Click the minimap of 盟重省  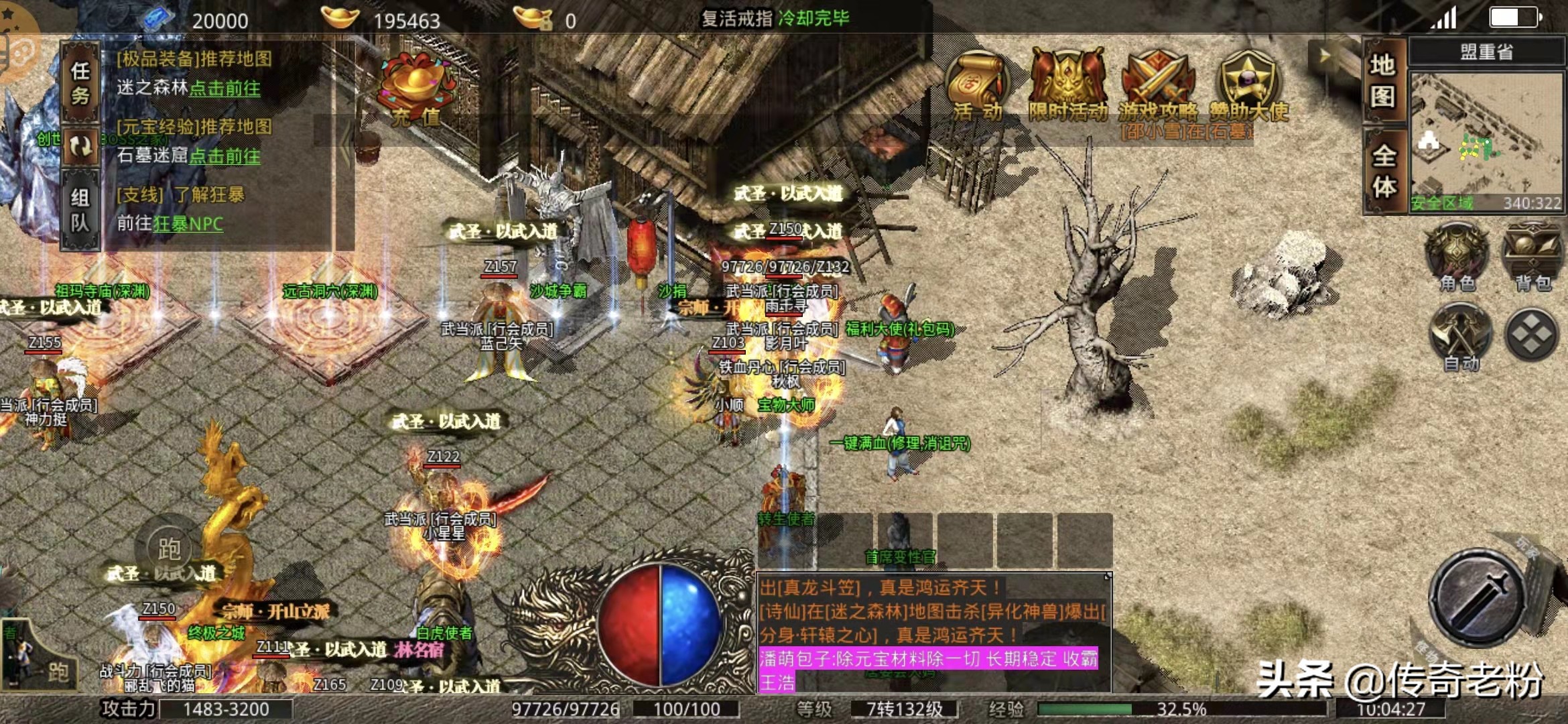pos(1486,141)
